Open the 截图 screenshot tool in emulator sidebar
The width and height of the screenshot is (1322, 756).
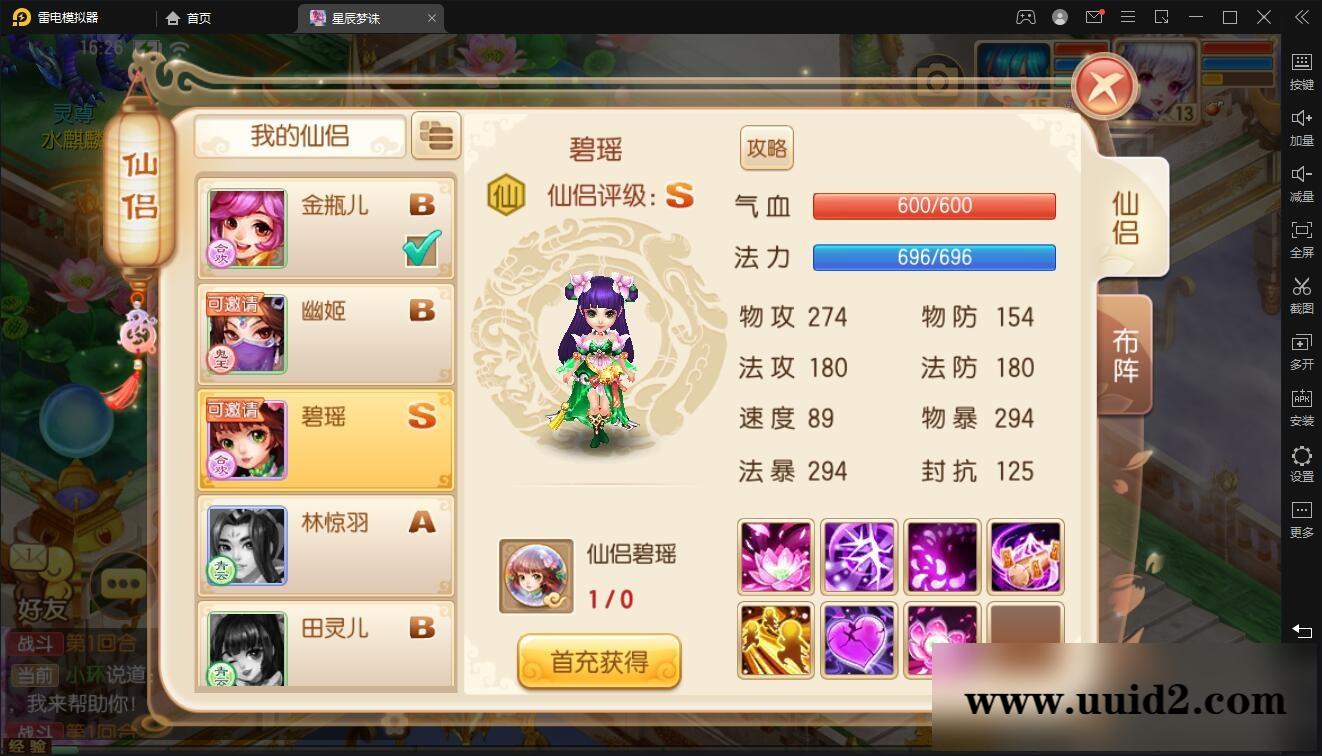1301,291
